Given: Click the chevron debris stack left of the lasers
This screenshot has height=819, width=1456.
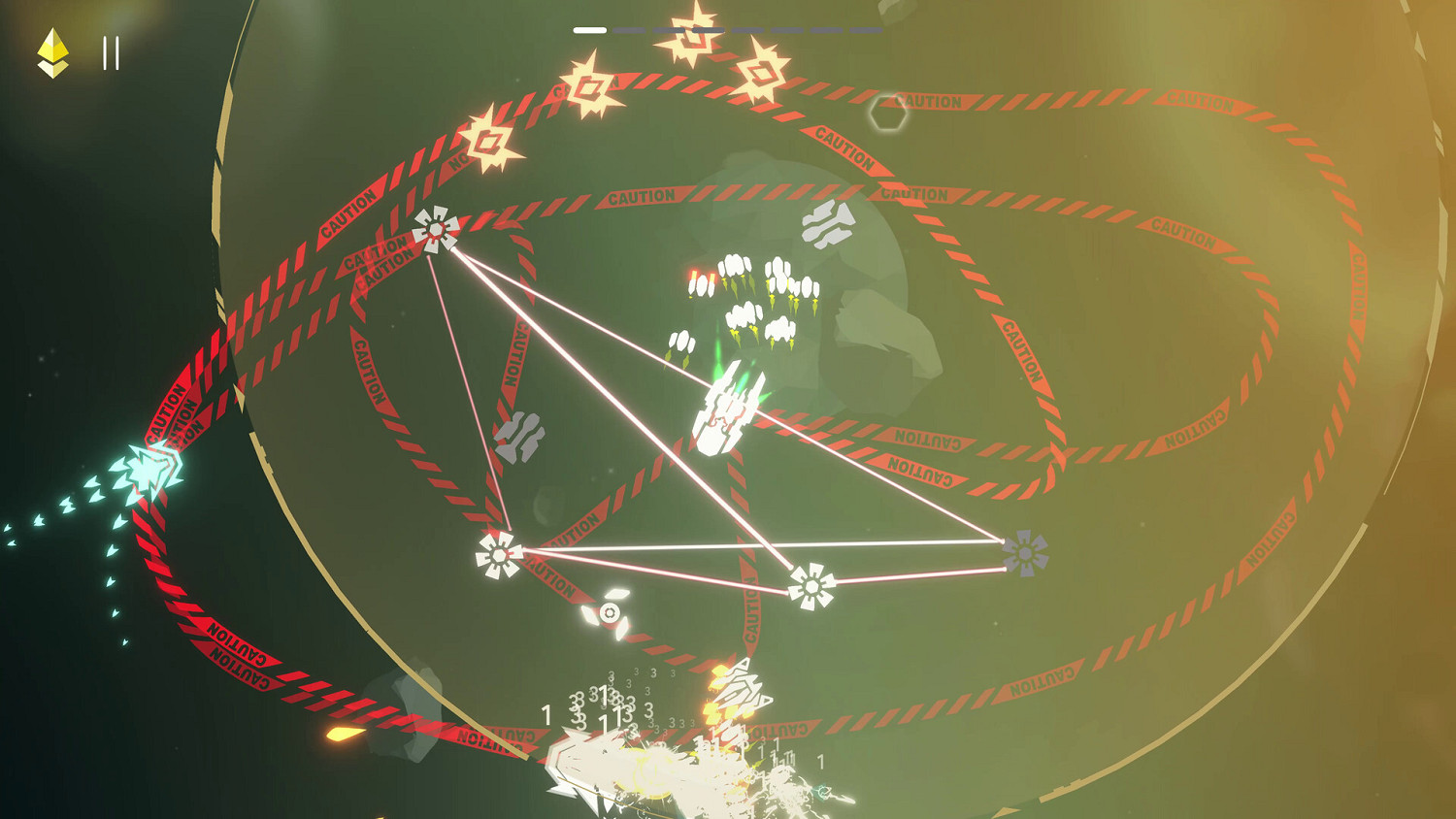Looking at the screenshot, I should [x=517, y=436].
